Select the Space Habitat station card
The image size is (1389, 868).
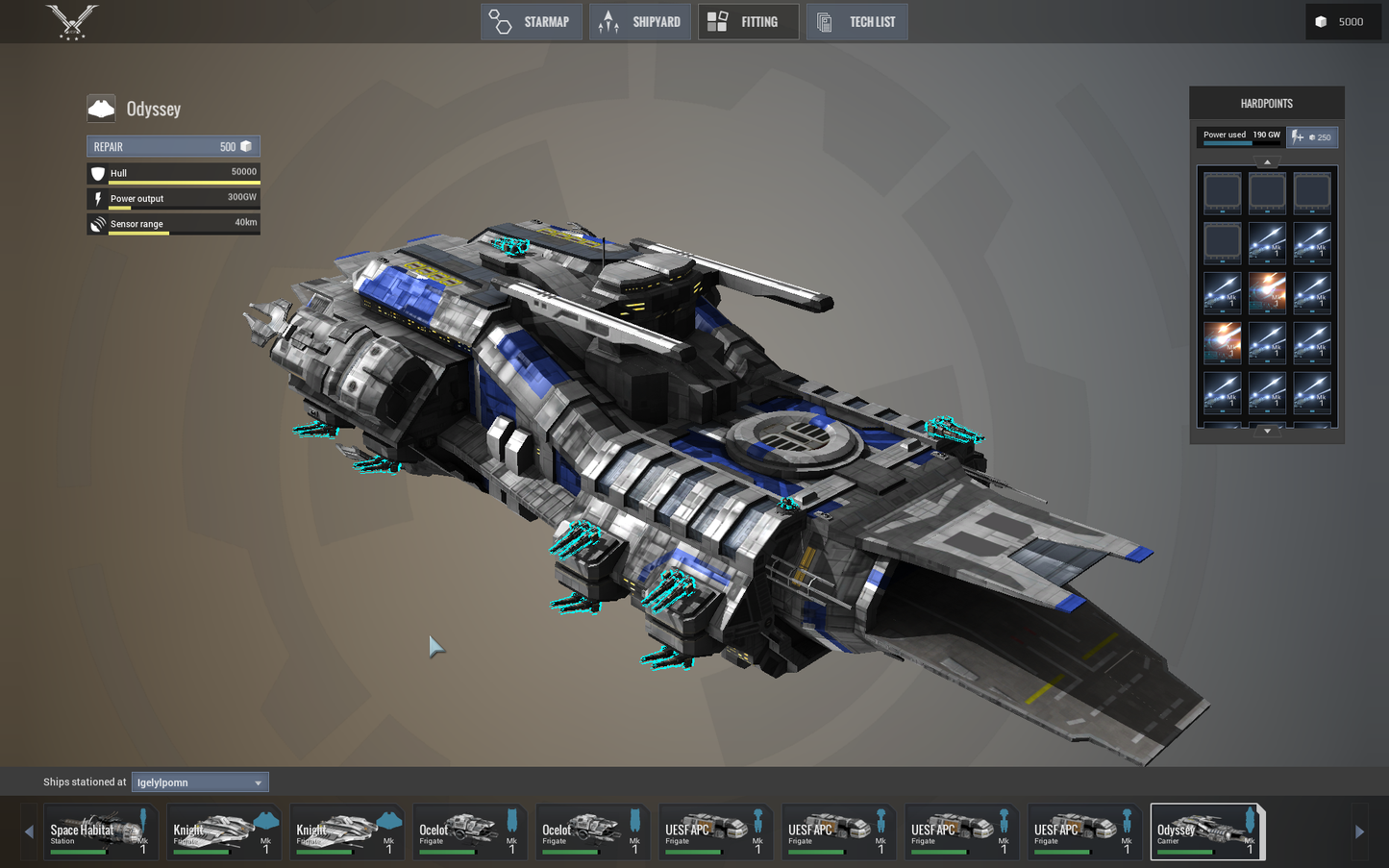pyautogui.click(x=100, y=831)
